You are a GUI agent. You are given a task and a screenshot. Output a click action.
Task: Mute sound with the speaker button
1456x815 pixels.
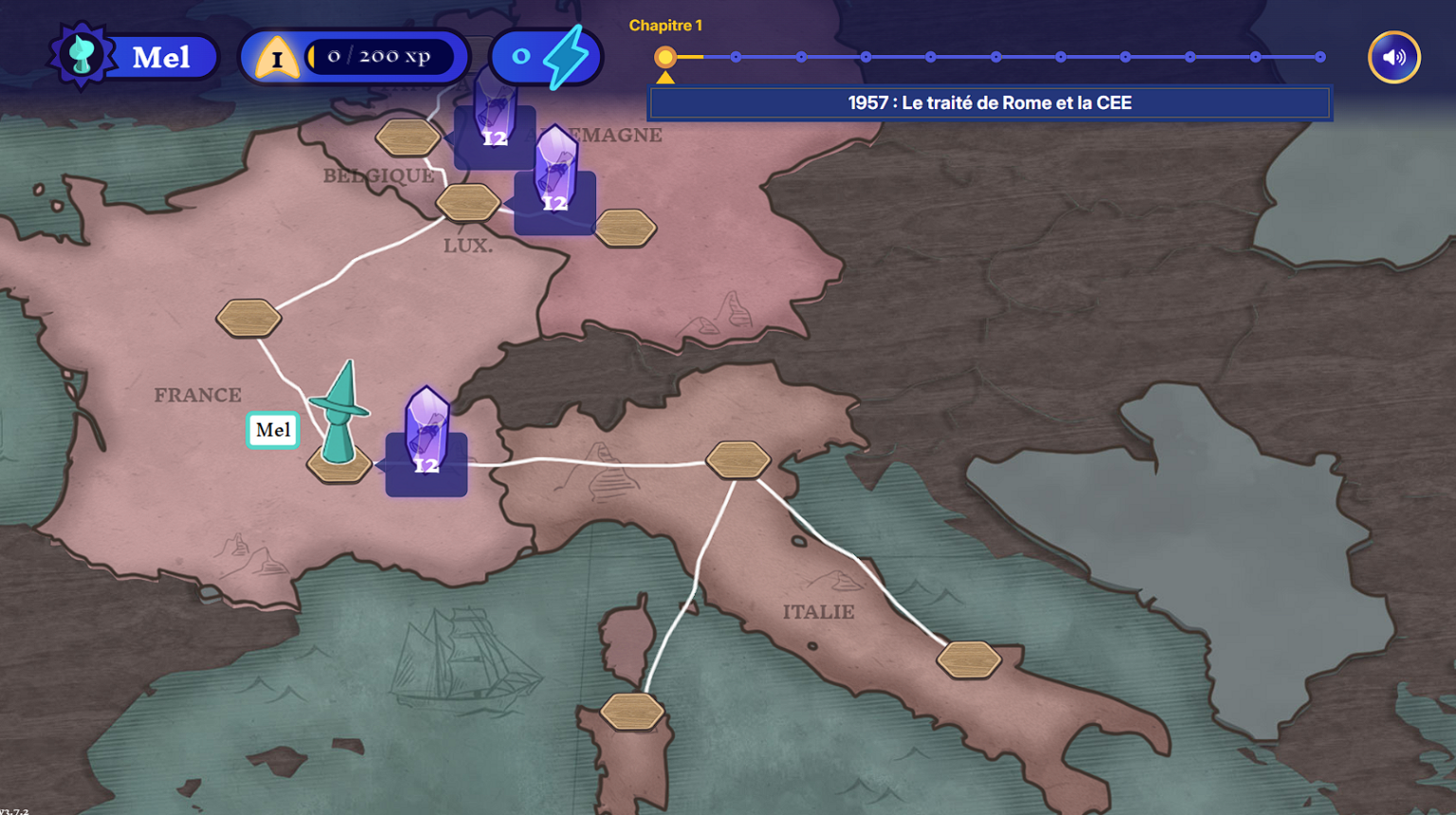(x=1393, y=58)
